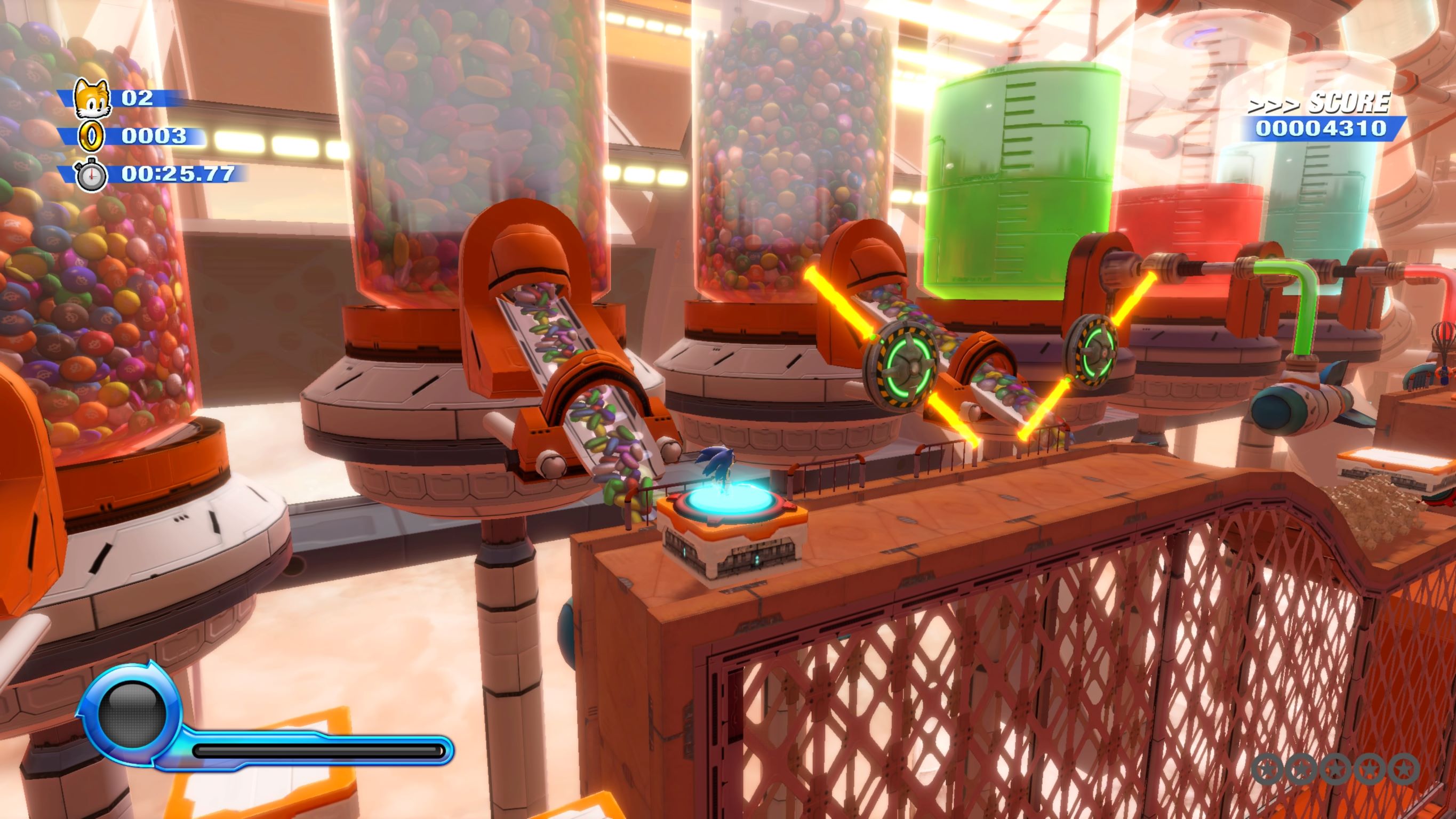This screenshot has width=1456, height=819.
Task: Select the gold ring counter icon
Action: (91, 136)
